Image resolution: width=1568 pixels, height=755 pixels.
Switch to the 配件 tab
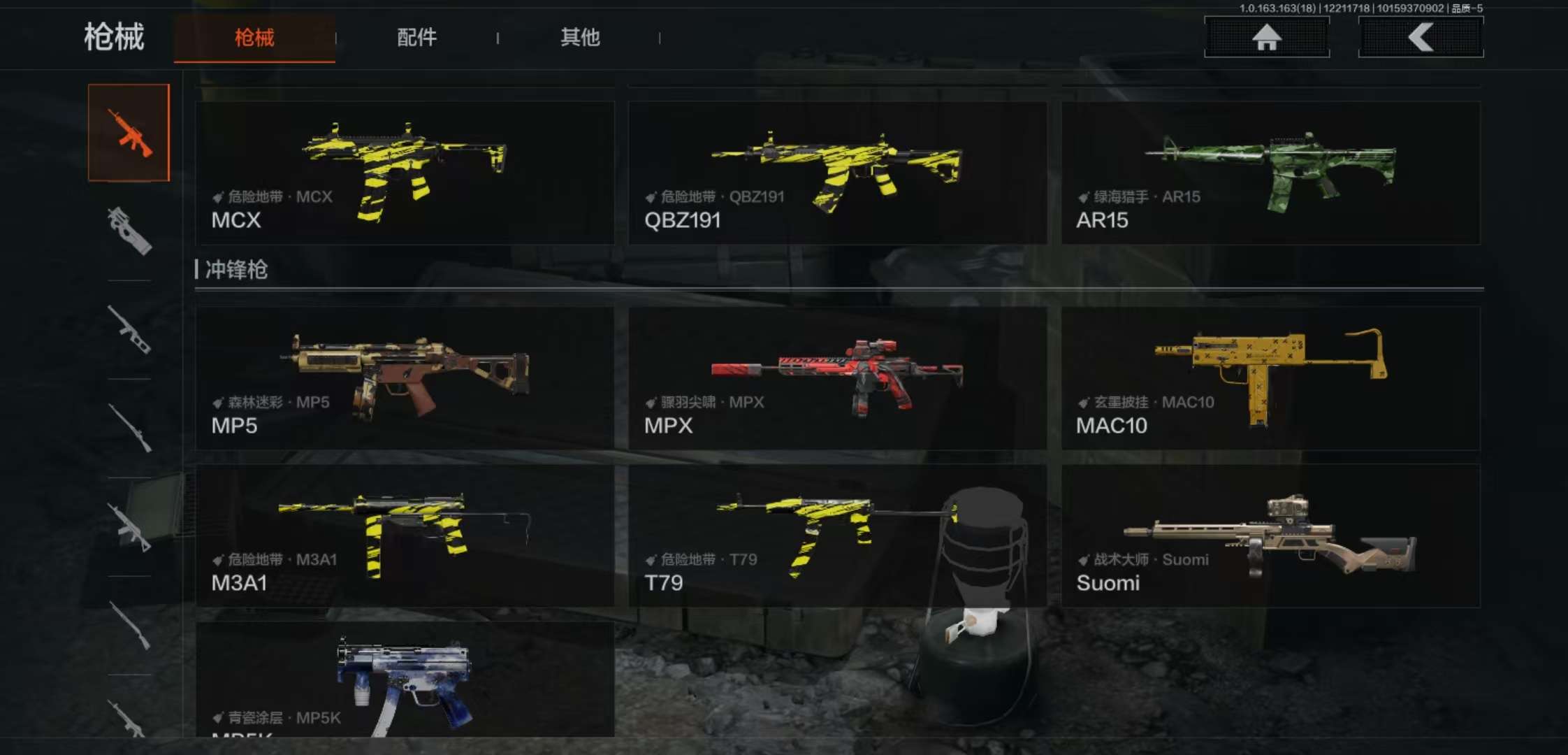pyautogui.click(x=417, y=38)
